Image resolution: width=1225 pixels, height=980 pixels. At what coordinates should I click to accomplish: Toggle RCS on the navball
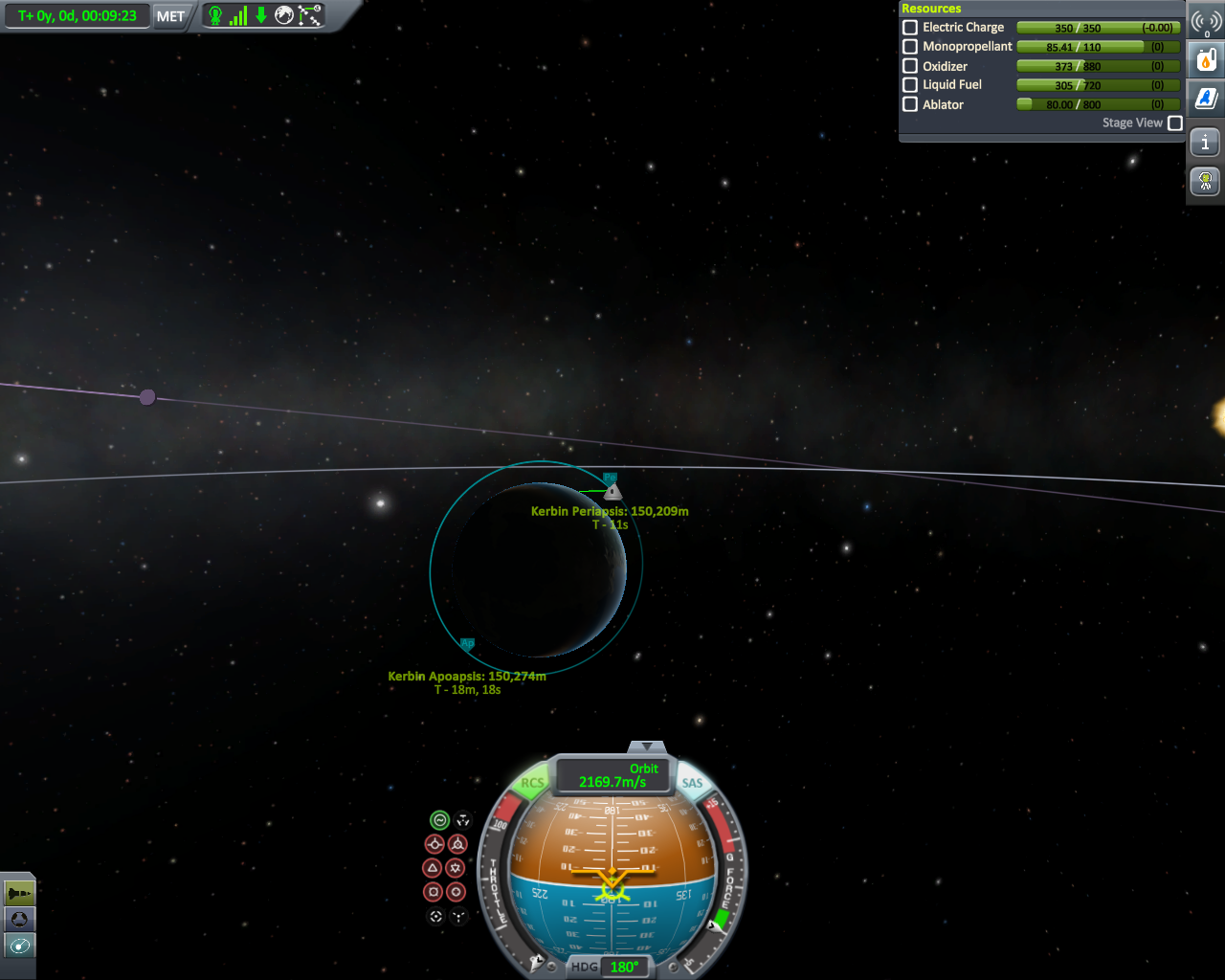(x=532, y=783)
